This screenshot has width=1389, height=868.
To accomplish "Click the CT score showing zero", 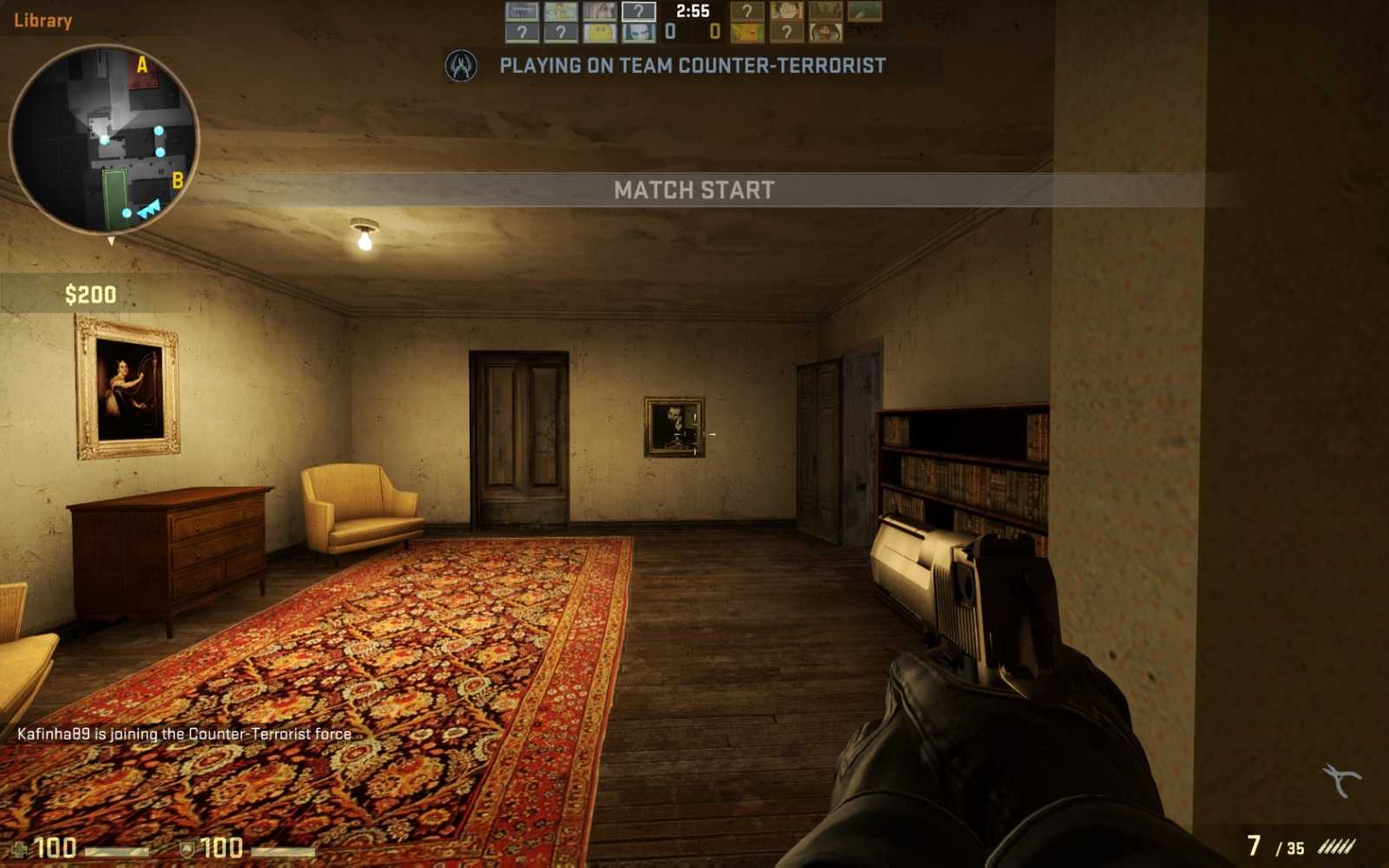I will (670, 30).
